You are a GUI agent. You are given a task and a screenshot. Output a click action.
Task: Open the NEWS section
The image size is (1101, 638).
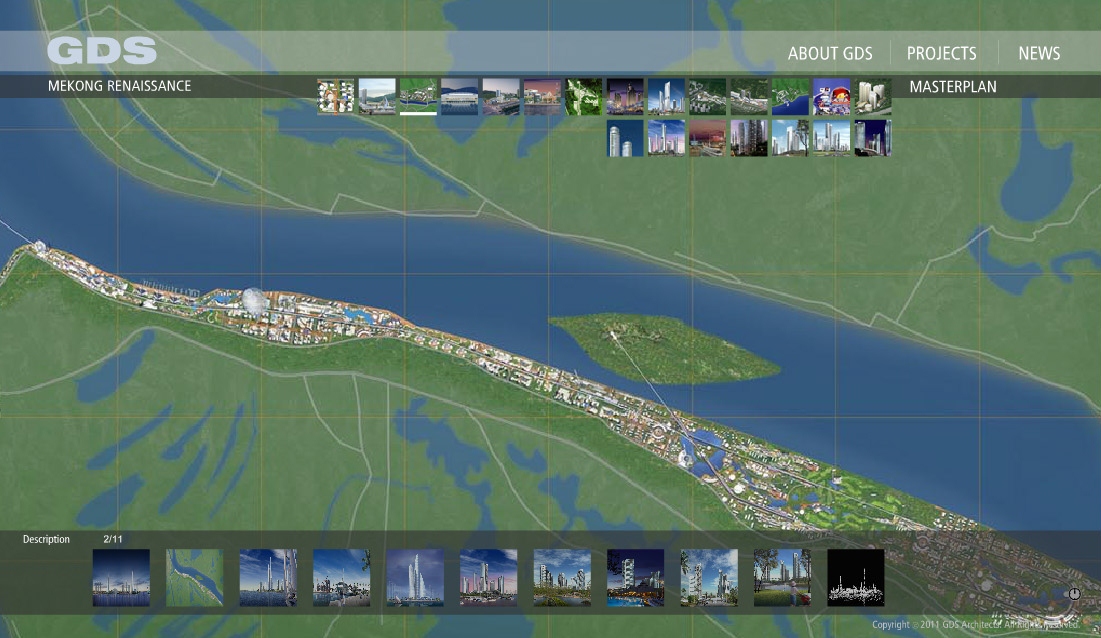[1039, 54]
